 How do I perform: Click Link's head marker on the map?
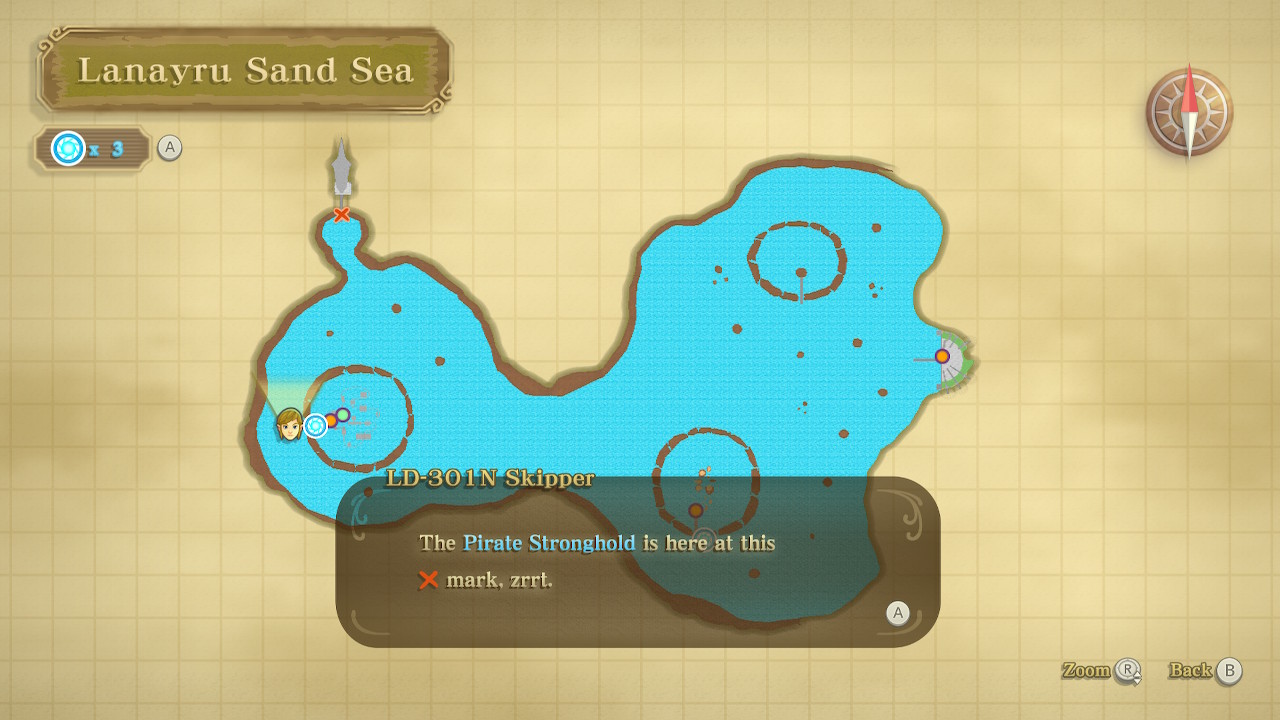pyautogui.click(x=289, y=424)
